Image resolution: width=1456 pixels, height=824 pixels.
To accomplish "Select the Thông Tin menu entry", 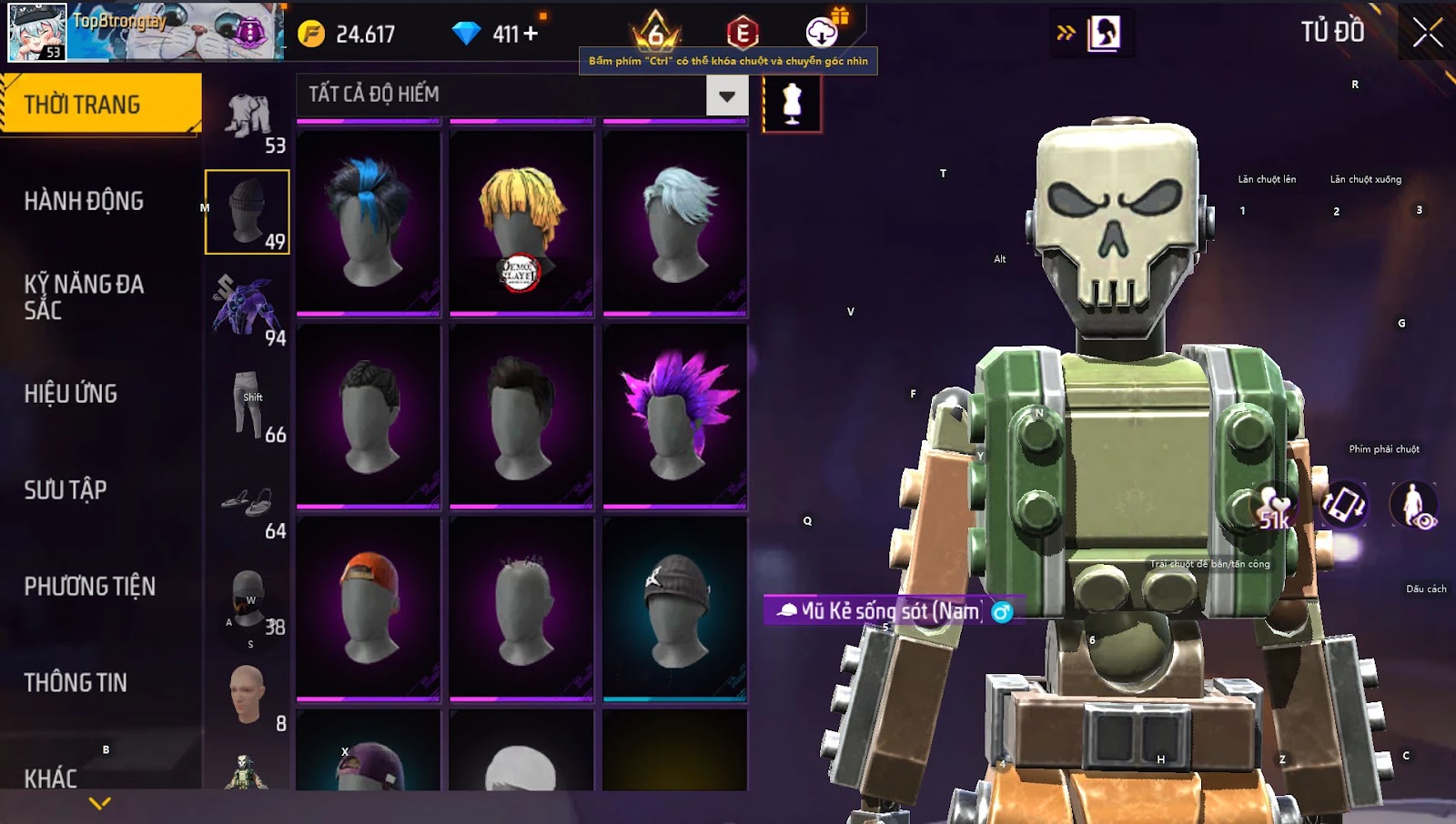I will [x=76, y=683].
